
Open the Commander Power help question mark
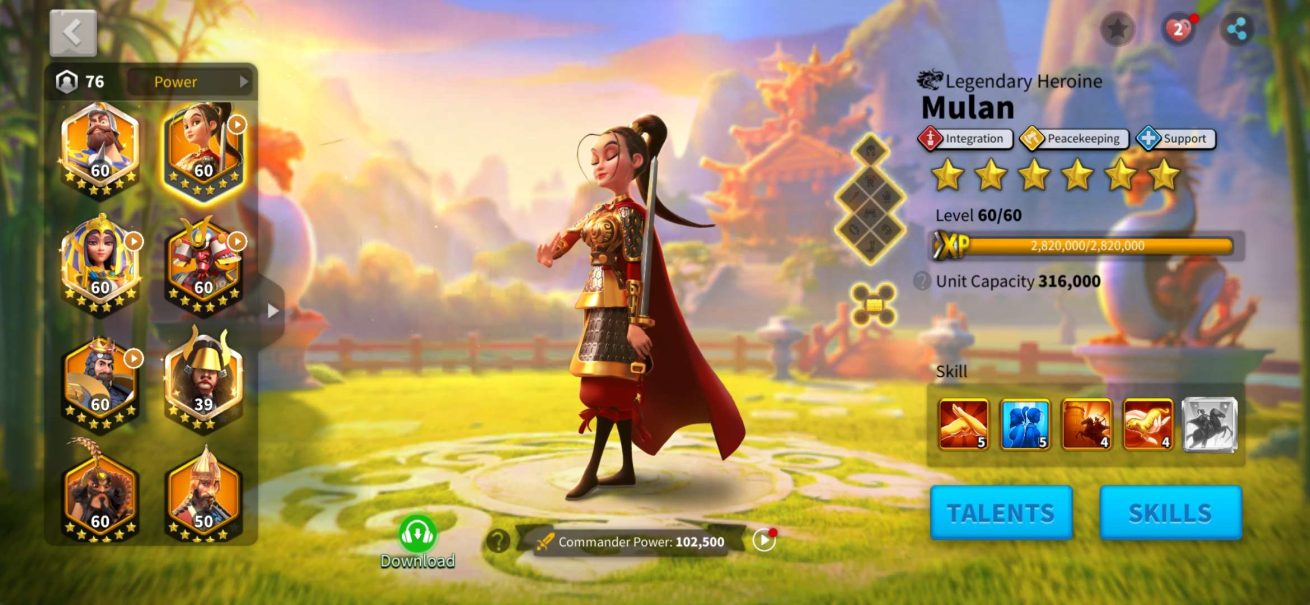[x=497, y=541]
